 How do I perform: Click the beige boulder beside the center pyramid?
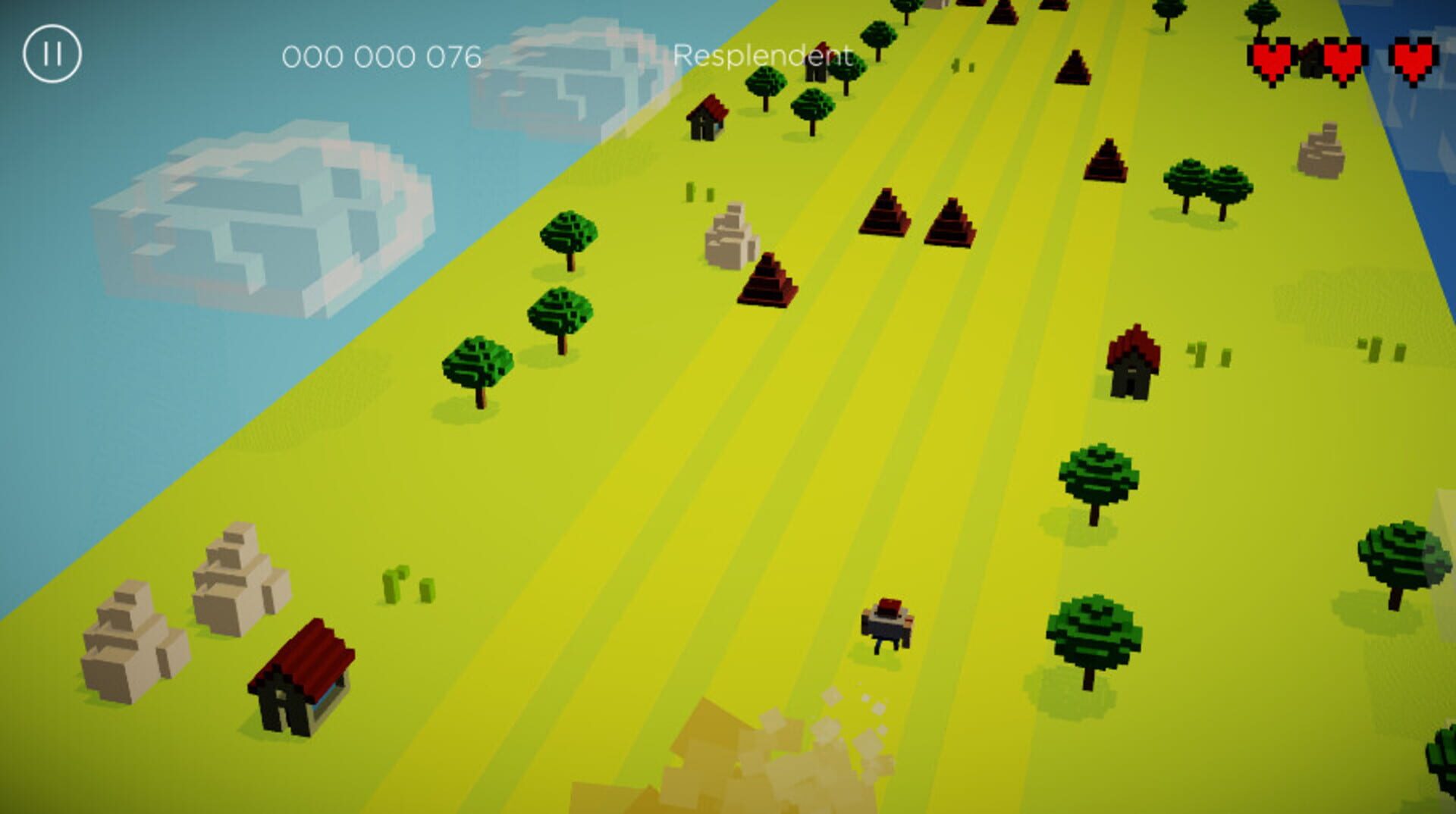pos(732,235)
